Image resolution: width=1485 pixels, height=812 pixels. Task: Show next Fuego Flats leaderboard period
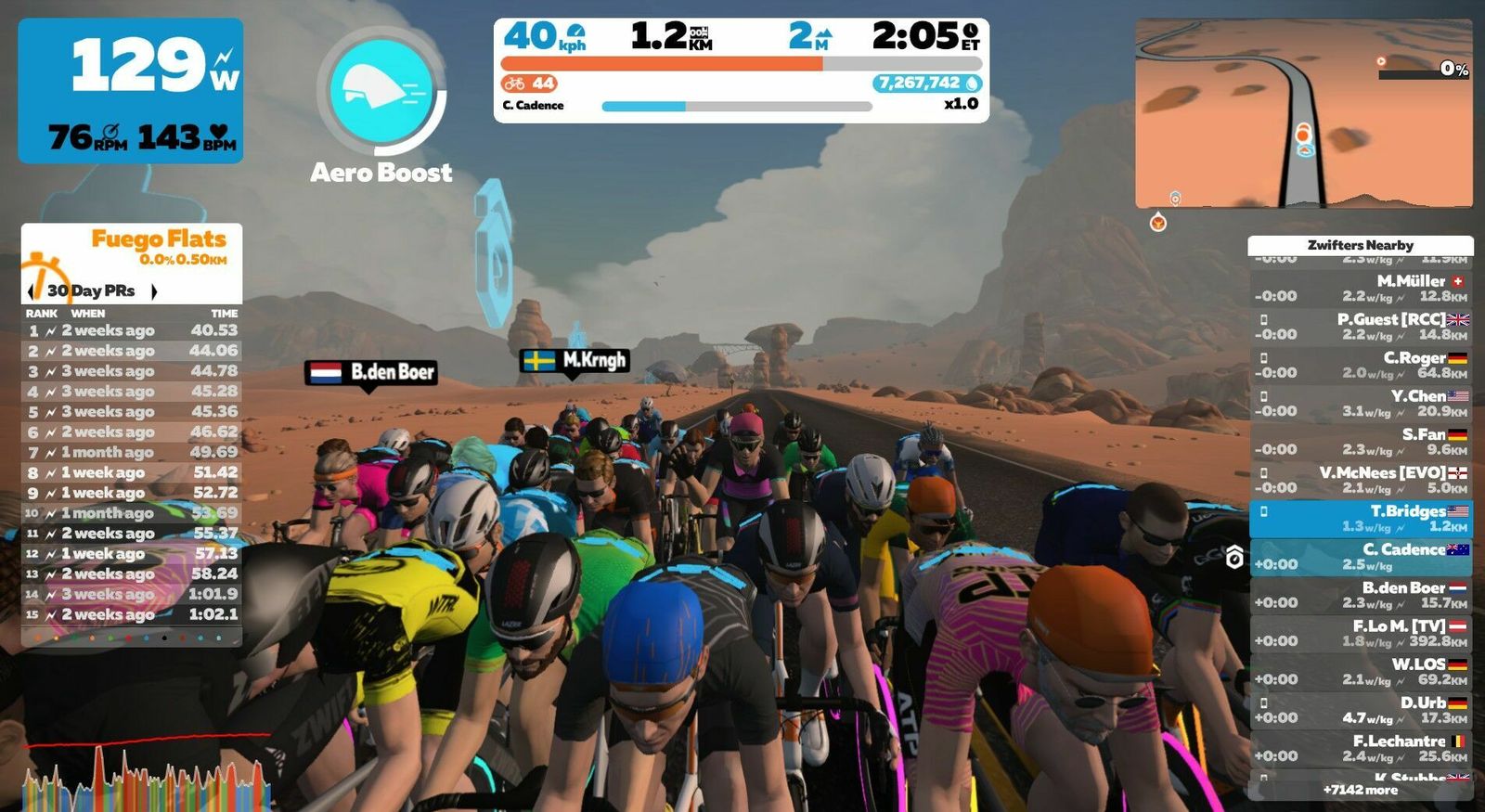click(x=154, y=291)
